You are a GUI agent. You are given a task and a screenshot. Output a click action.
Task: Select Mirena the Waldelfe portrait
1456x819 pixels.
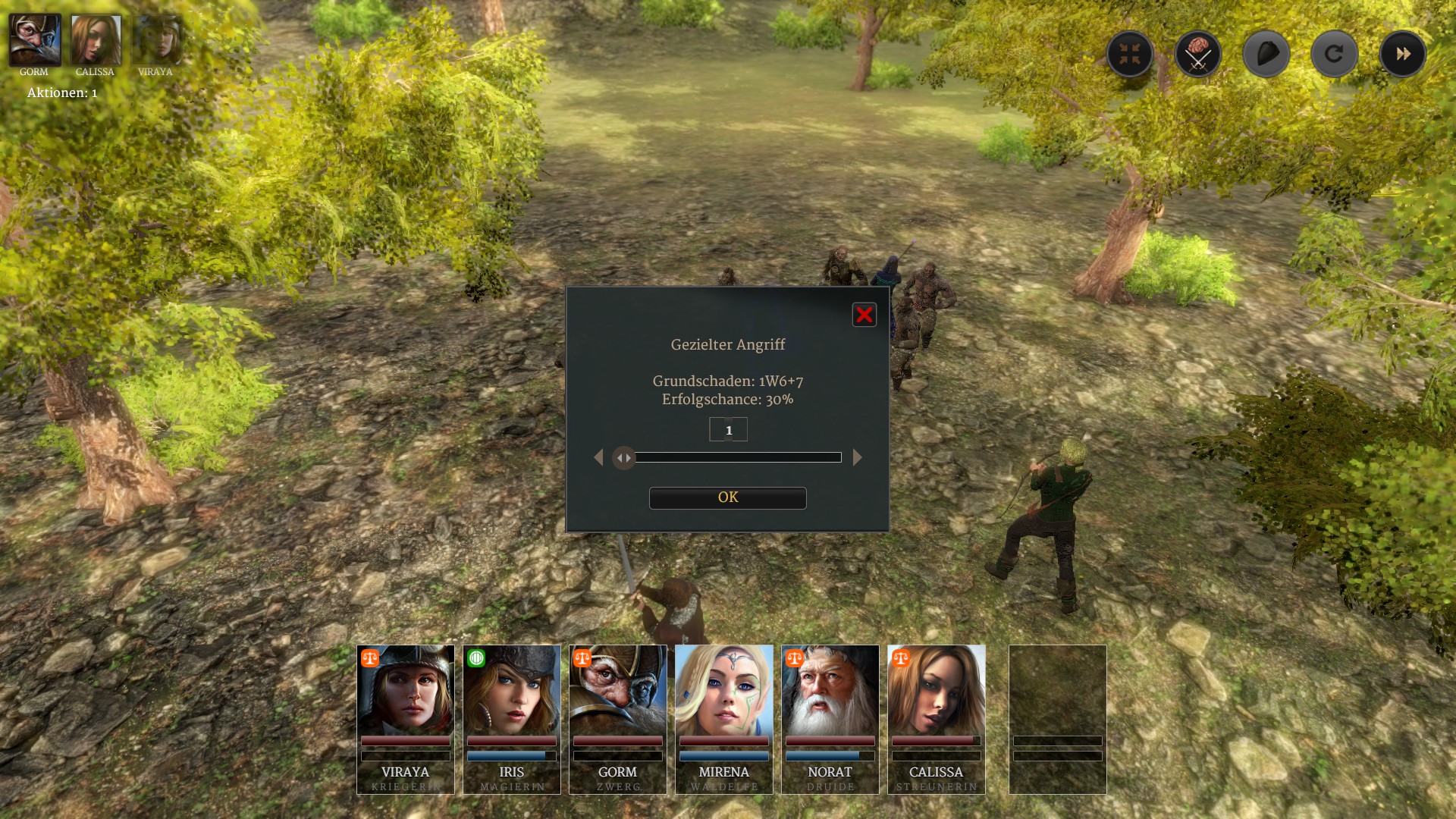point(724,718)
